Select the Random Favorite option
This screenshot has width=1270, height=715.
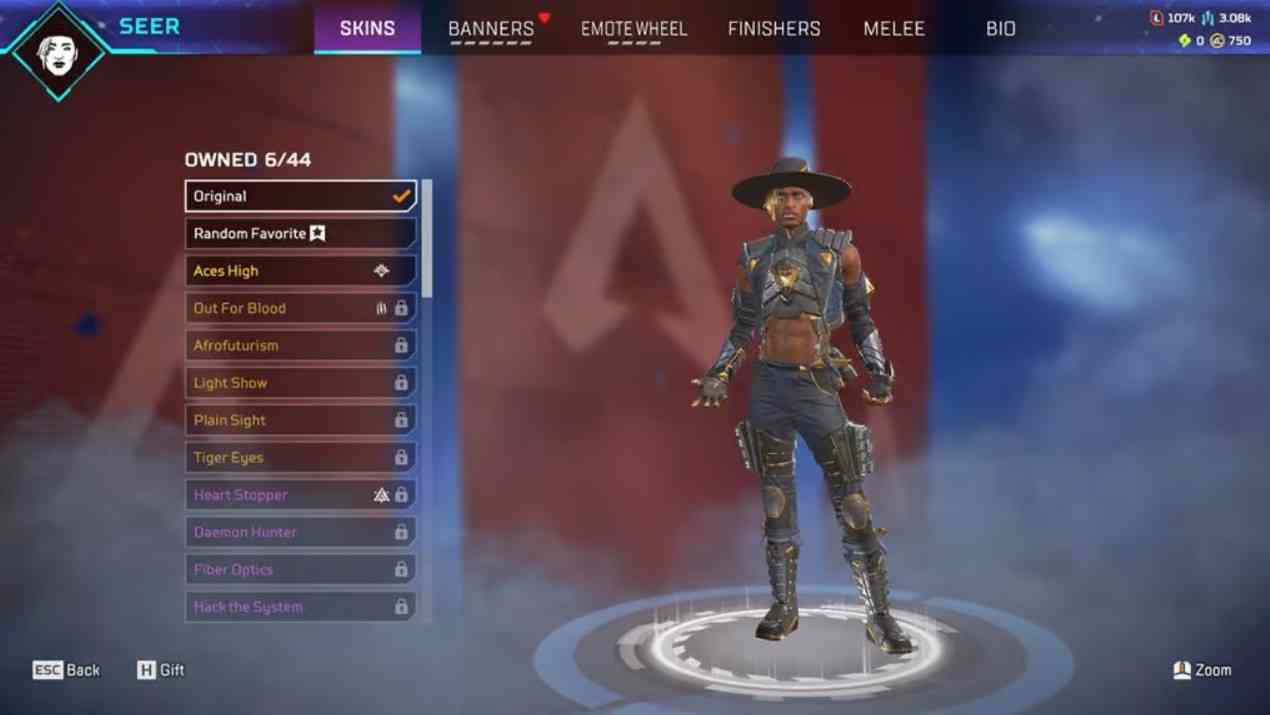[300, 233]
